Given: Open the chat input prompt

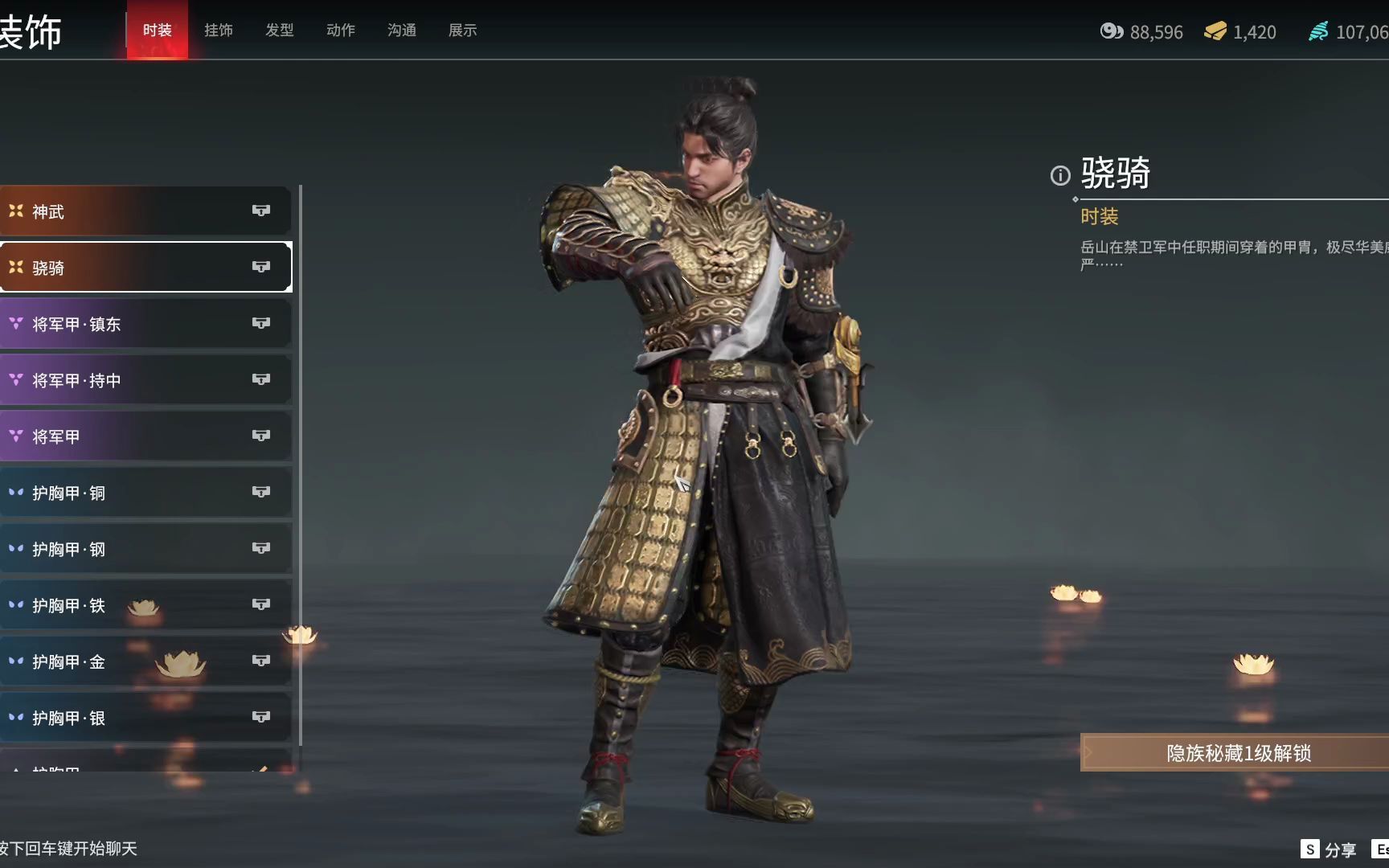Looking at the screenshot, I should (x=69, y=849).
